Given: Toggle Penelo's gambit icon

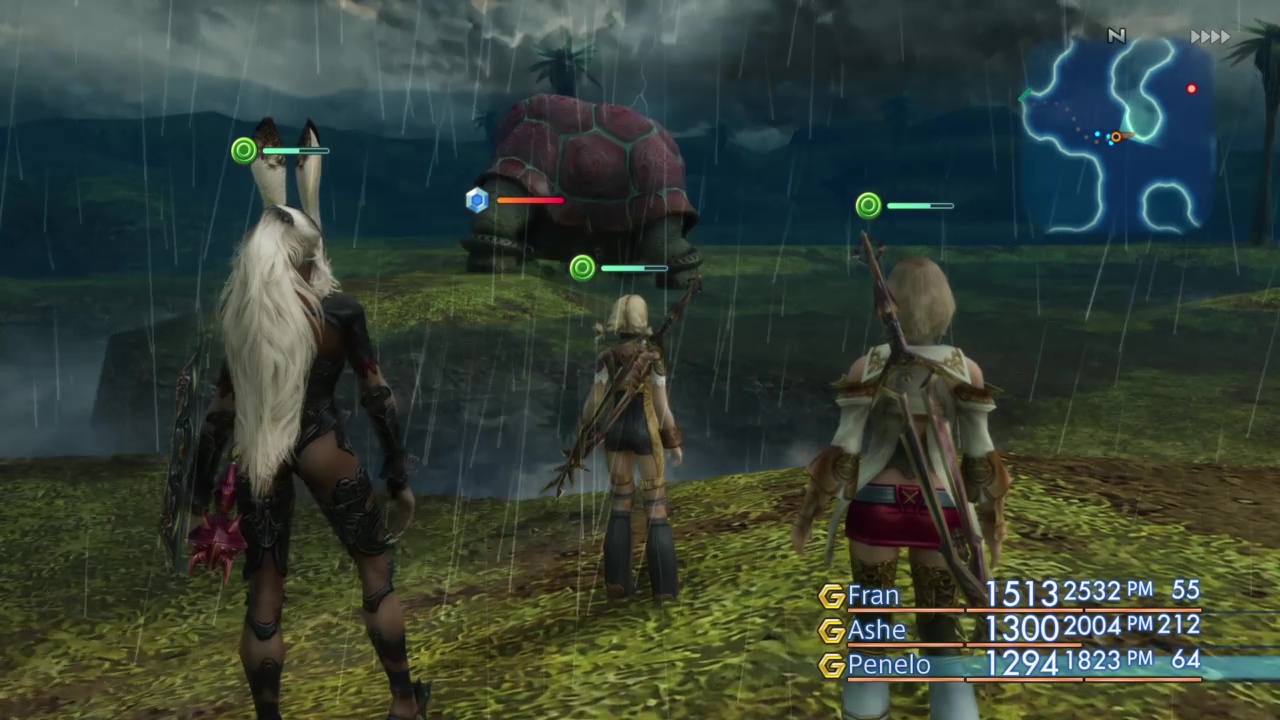Looking at the screenshot, I should click(x=831, y=665).
